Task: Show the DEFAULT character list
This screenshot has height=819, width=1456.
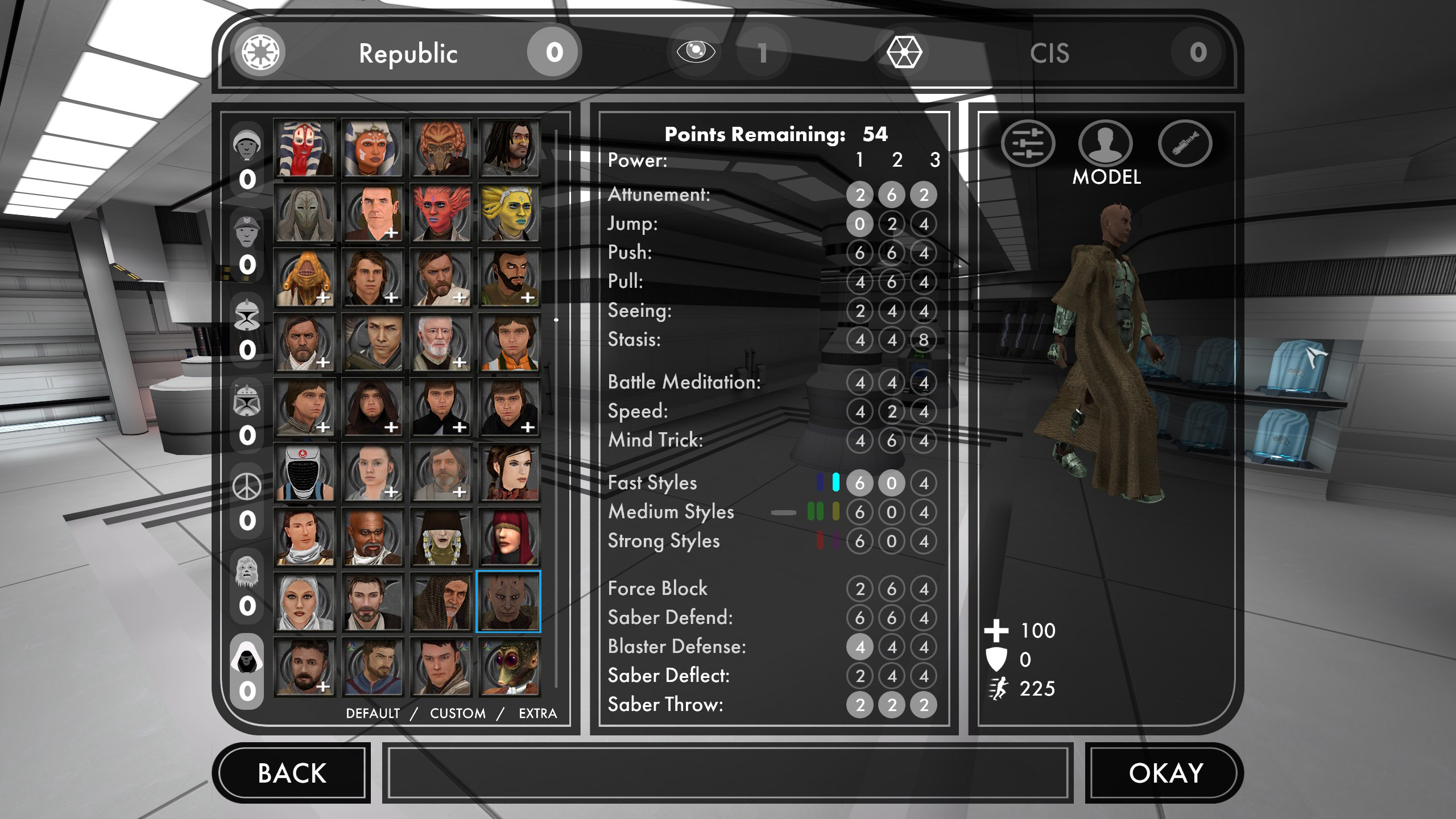Action: pos(373,713)
